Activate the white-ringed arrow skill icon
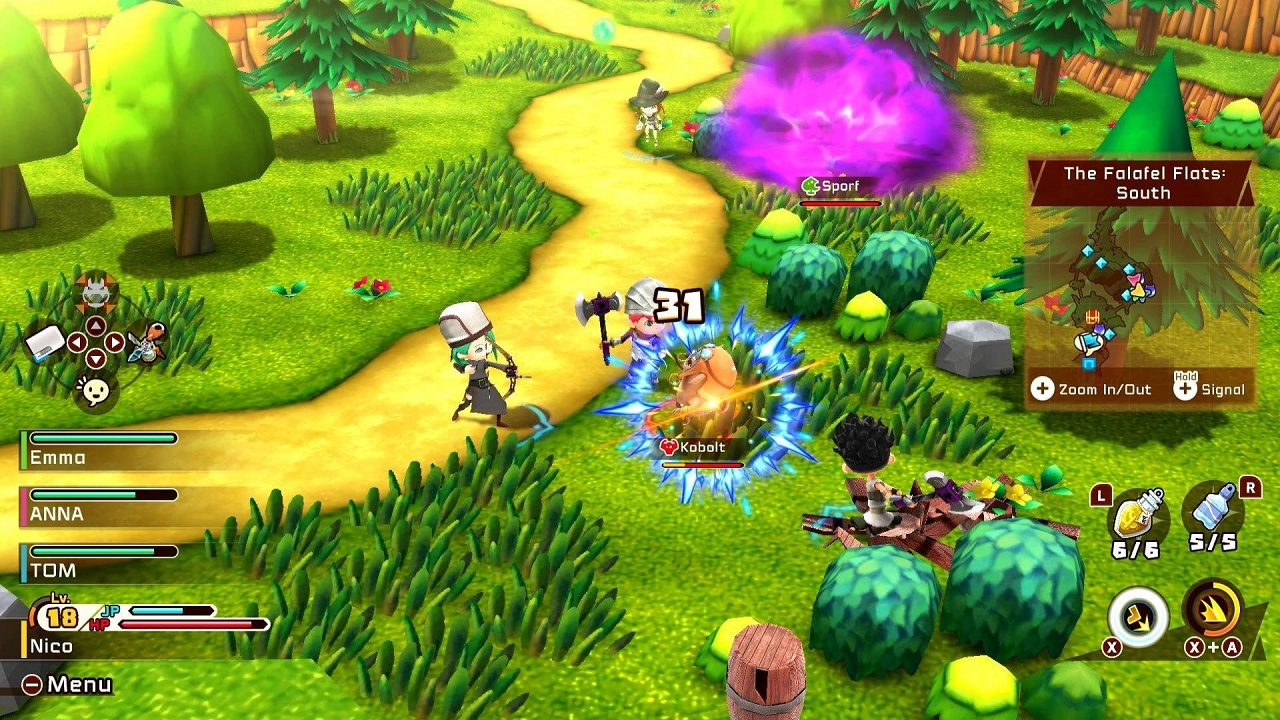The image size is (1280, 720). coord(1138,616)
